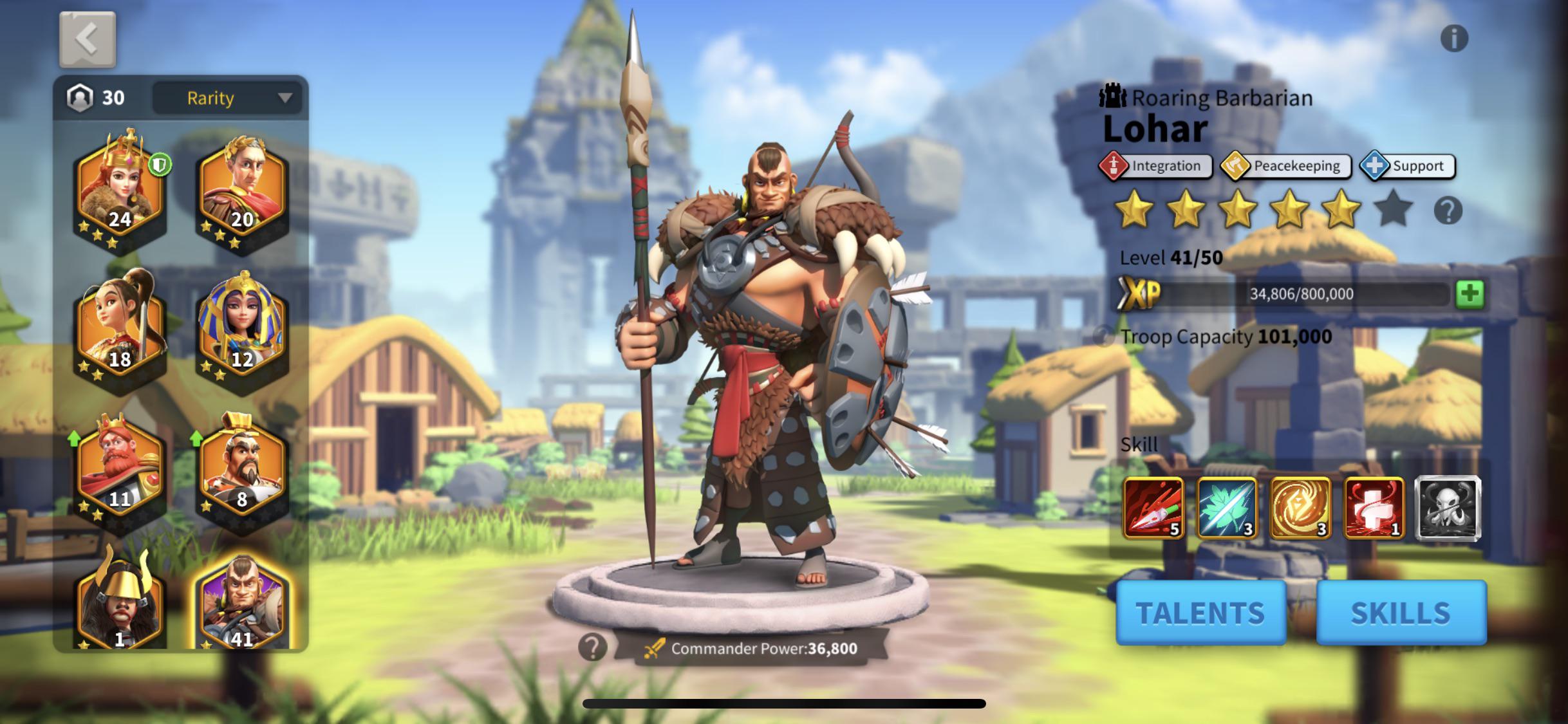Image resolution: width=1568 pixels, height=724 pixels.
Task: Click the Peacekeeping specialty tag
Action: (x=1285, y=166)
